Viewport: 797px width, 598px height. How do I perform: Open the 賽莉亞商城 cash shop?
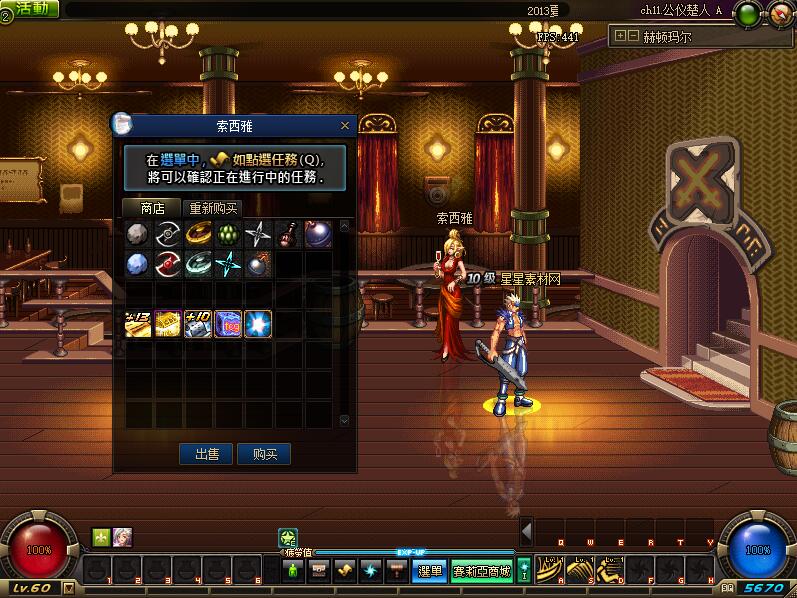tap(481, 571)
